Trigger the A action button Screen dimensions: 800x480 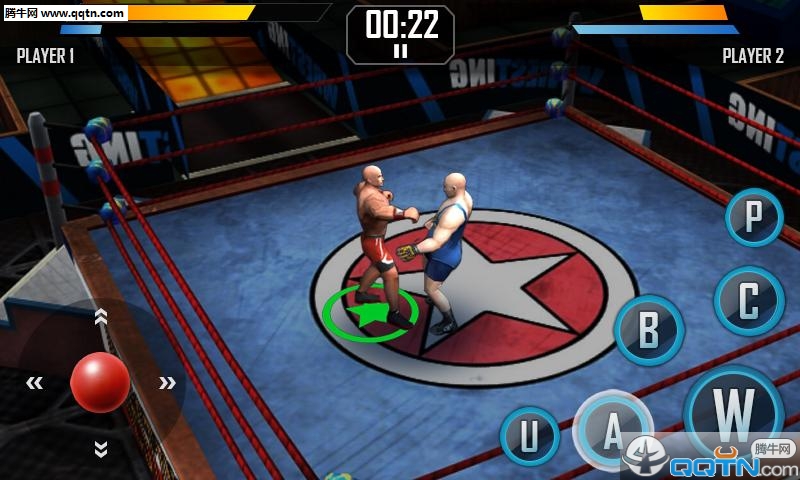pyautogui.click(x=612, y=431)
